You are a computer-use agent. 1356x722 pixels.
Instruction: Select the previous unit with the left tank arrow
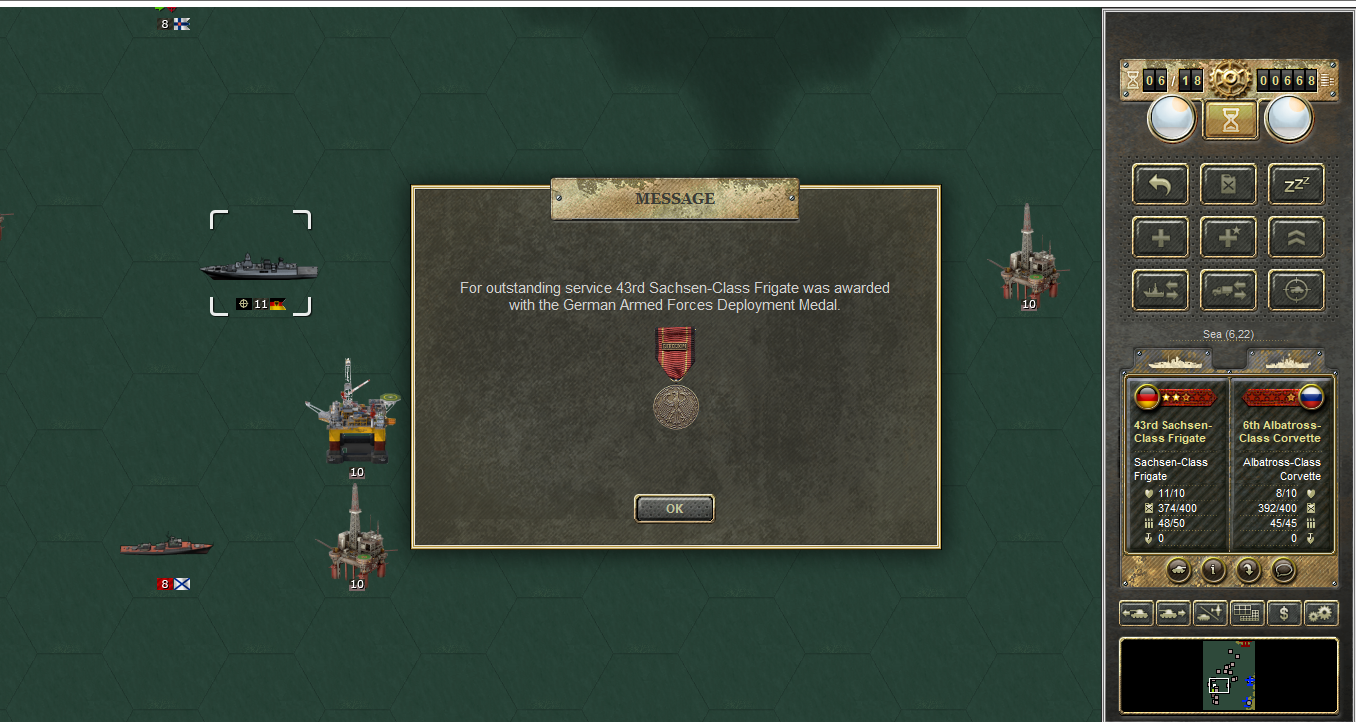pos(1136,613)
